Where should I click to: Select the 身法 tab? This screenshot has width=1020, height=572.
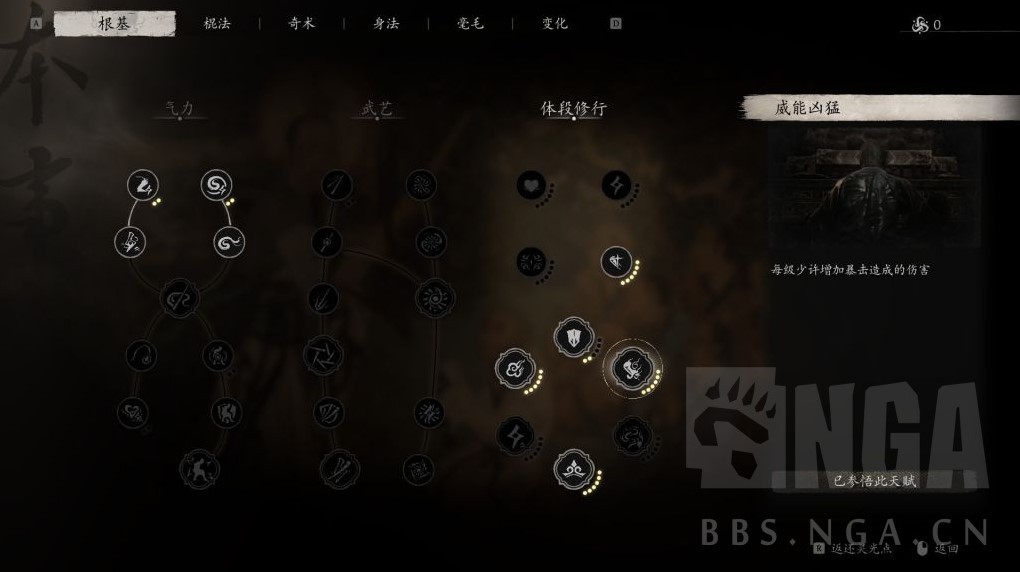[386, 24]
